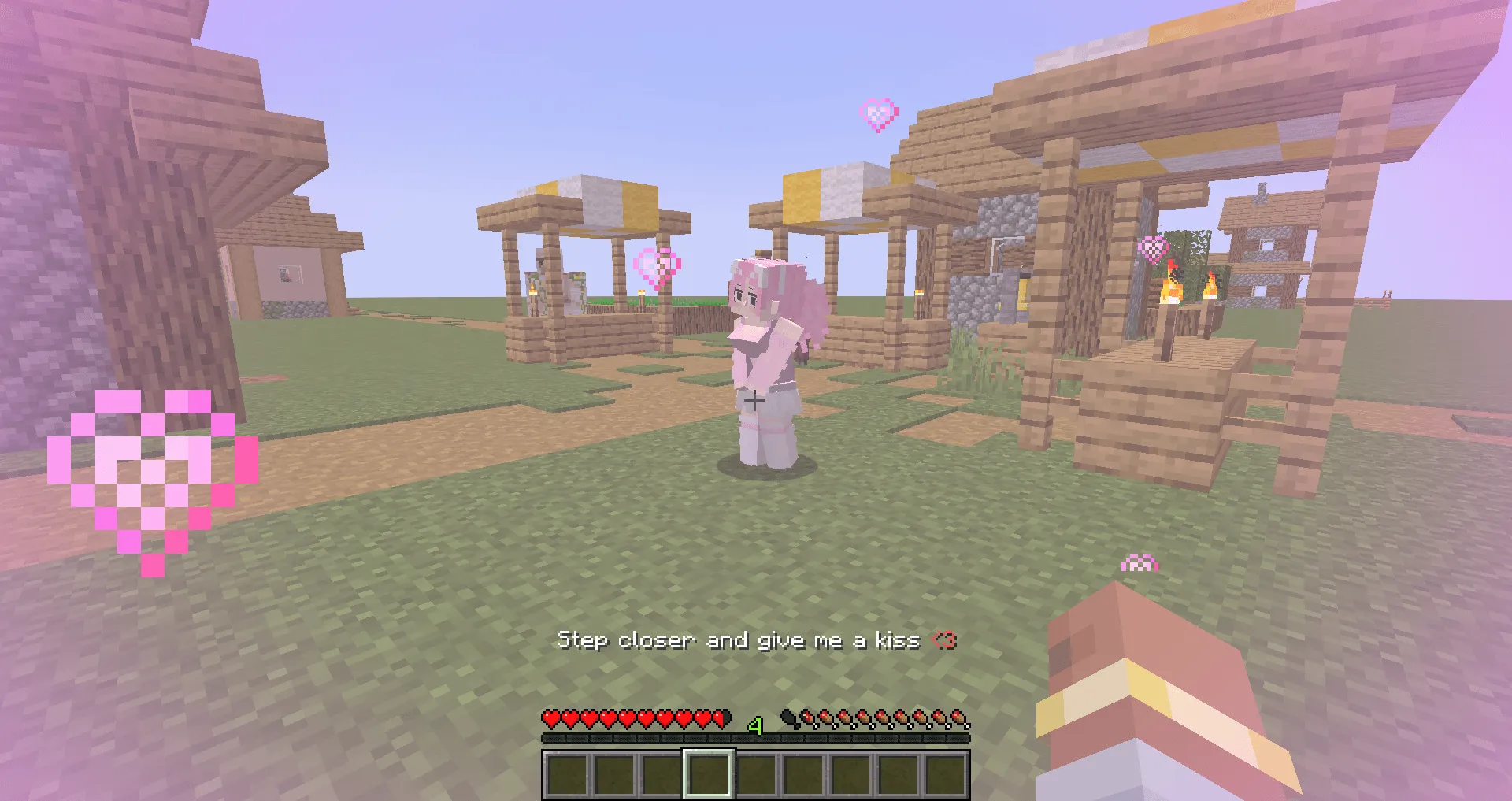Viewport: 1512px width, 801px height.
Task: Click the heart particle floating above the tall roof
Action: coord(877,115)
